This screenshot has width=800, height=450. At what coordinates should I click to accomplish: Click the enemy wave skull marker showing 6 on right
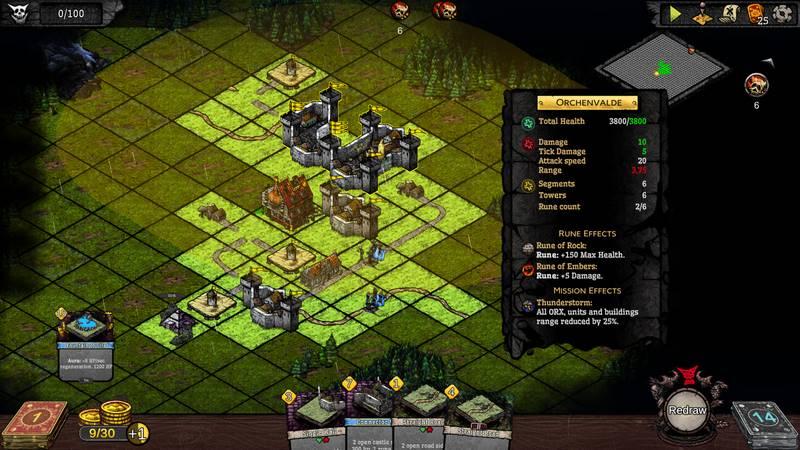click(758, 85)
